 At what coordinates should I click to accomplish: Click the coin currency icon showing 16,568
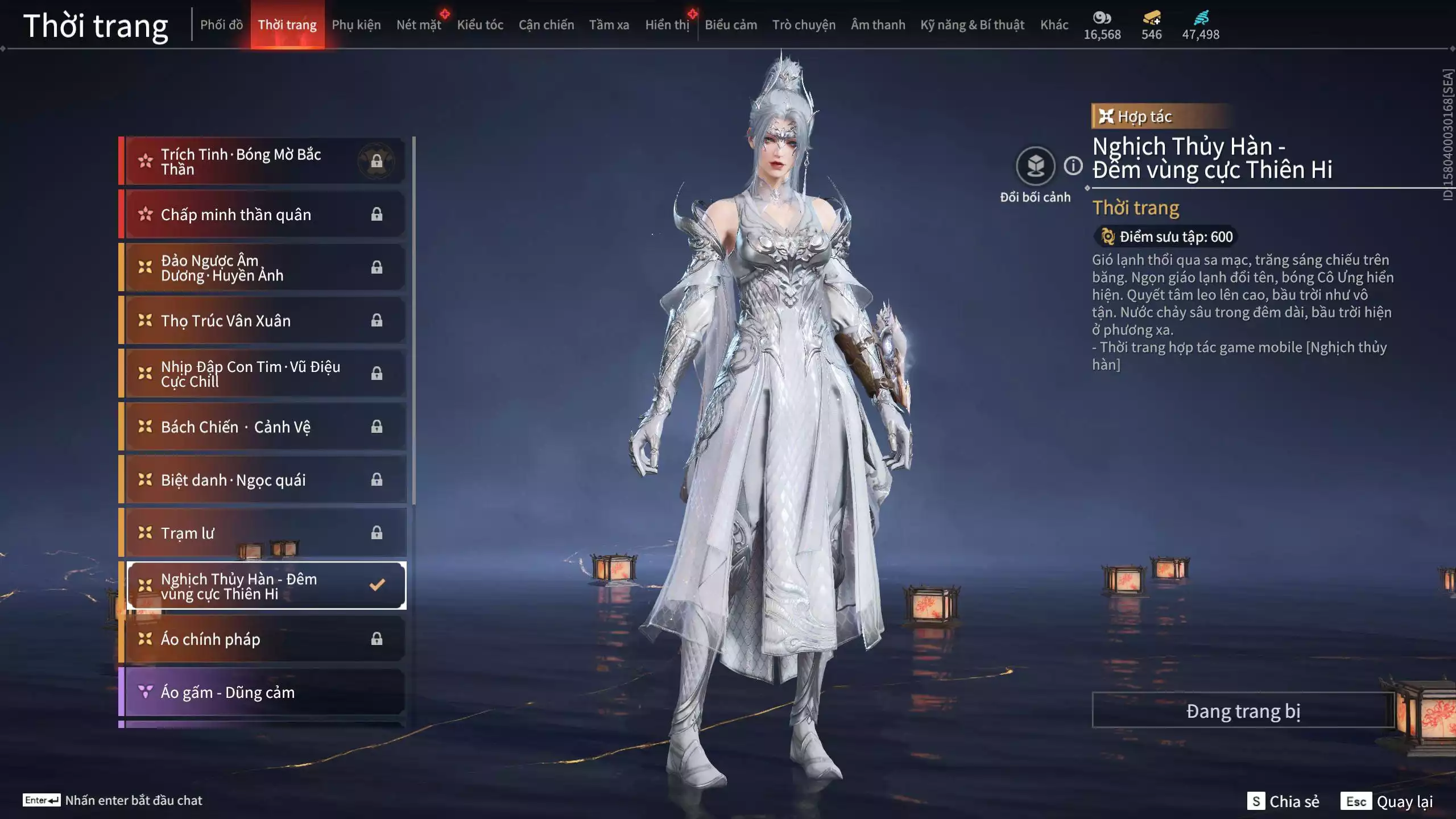1101,18
